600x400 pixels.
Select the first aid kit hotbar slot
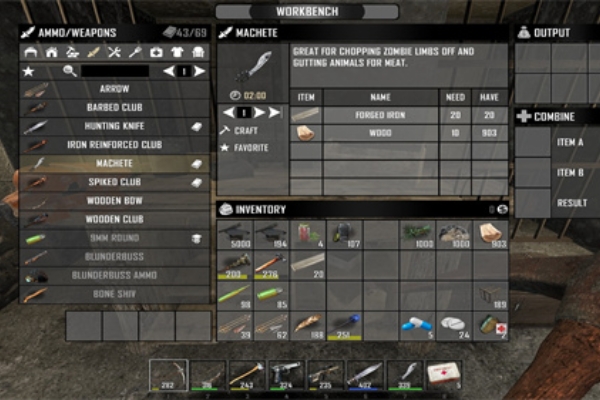pos(443,375)
